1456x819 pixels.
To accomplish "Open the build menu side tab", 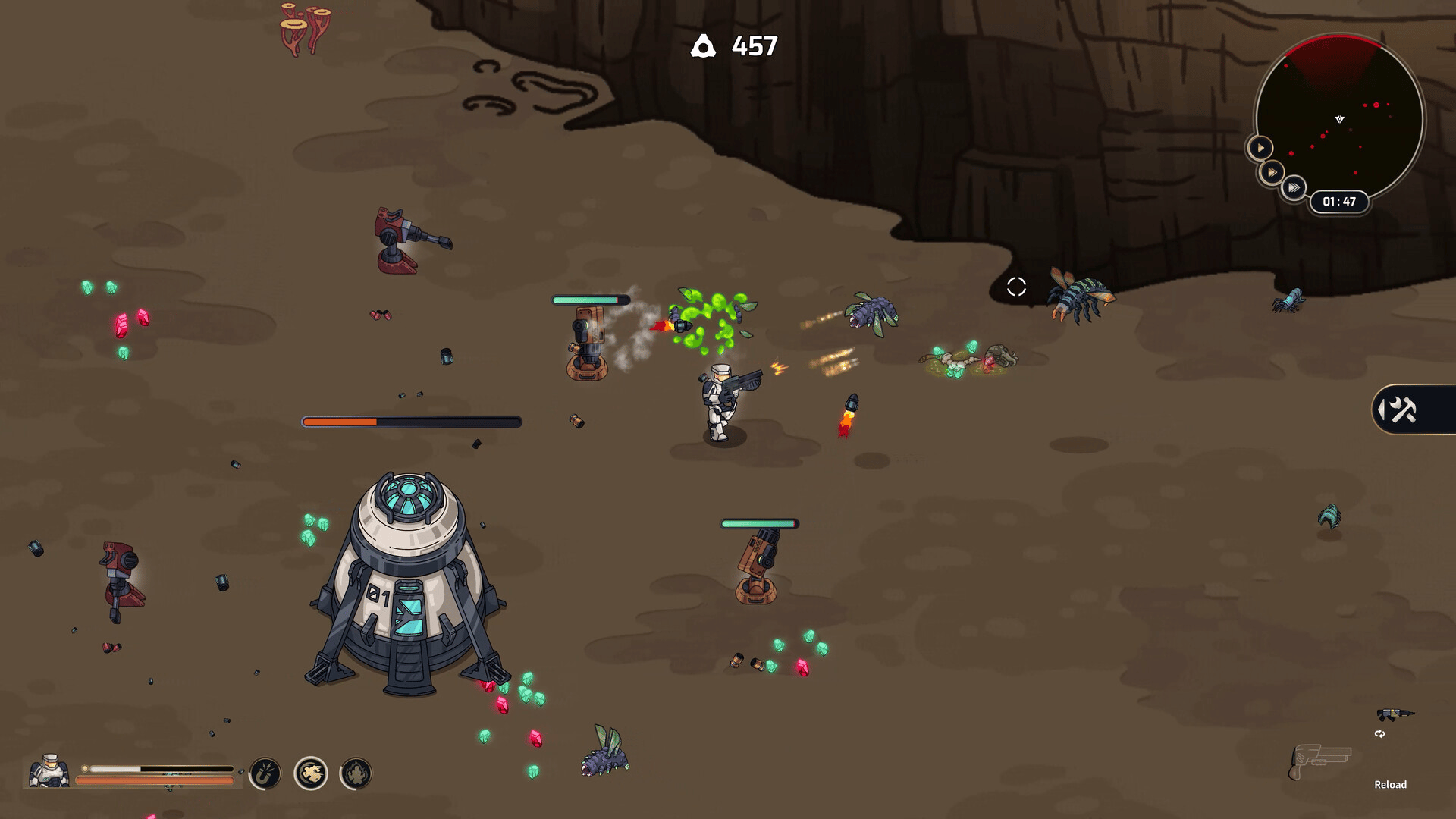I will point(1401,410).
